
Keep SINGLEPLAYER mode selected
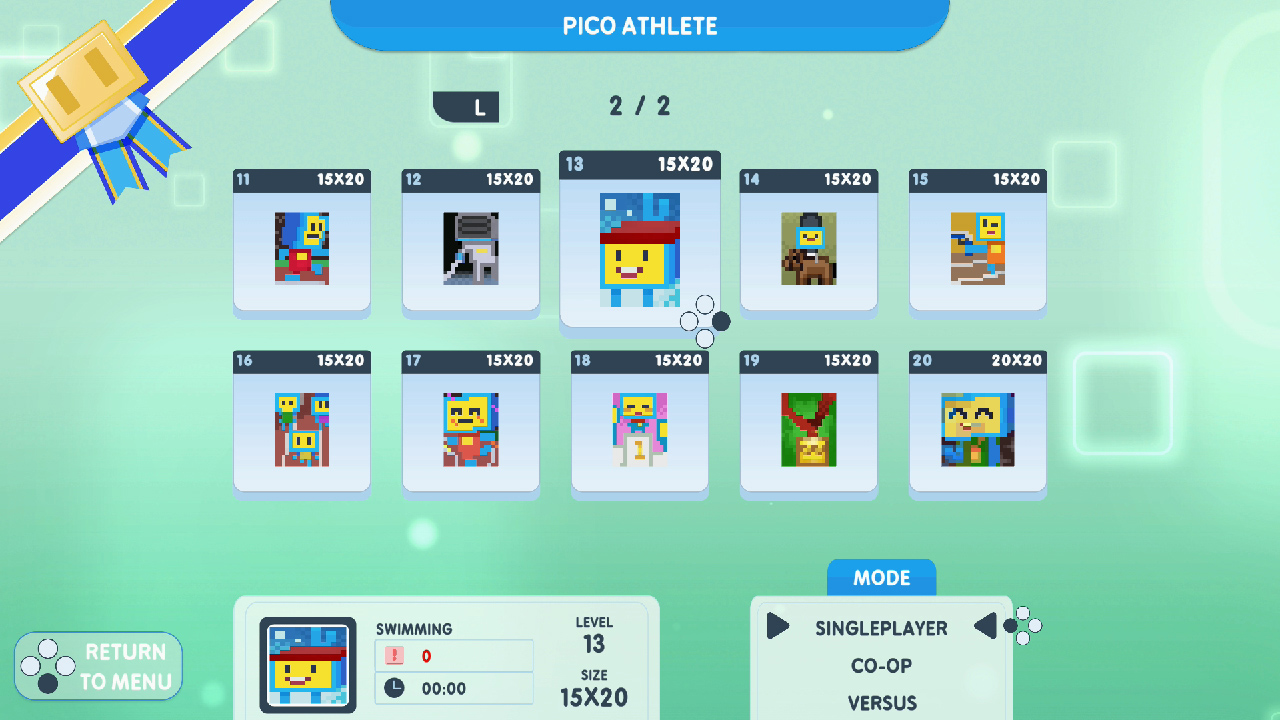pos(881,628)
